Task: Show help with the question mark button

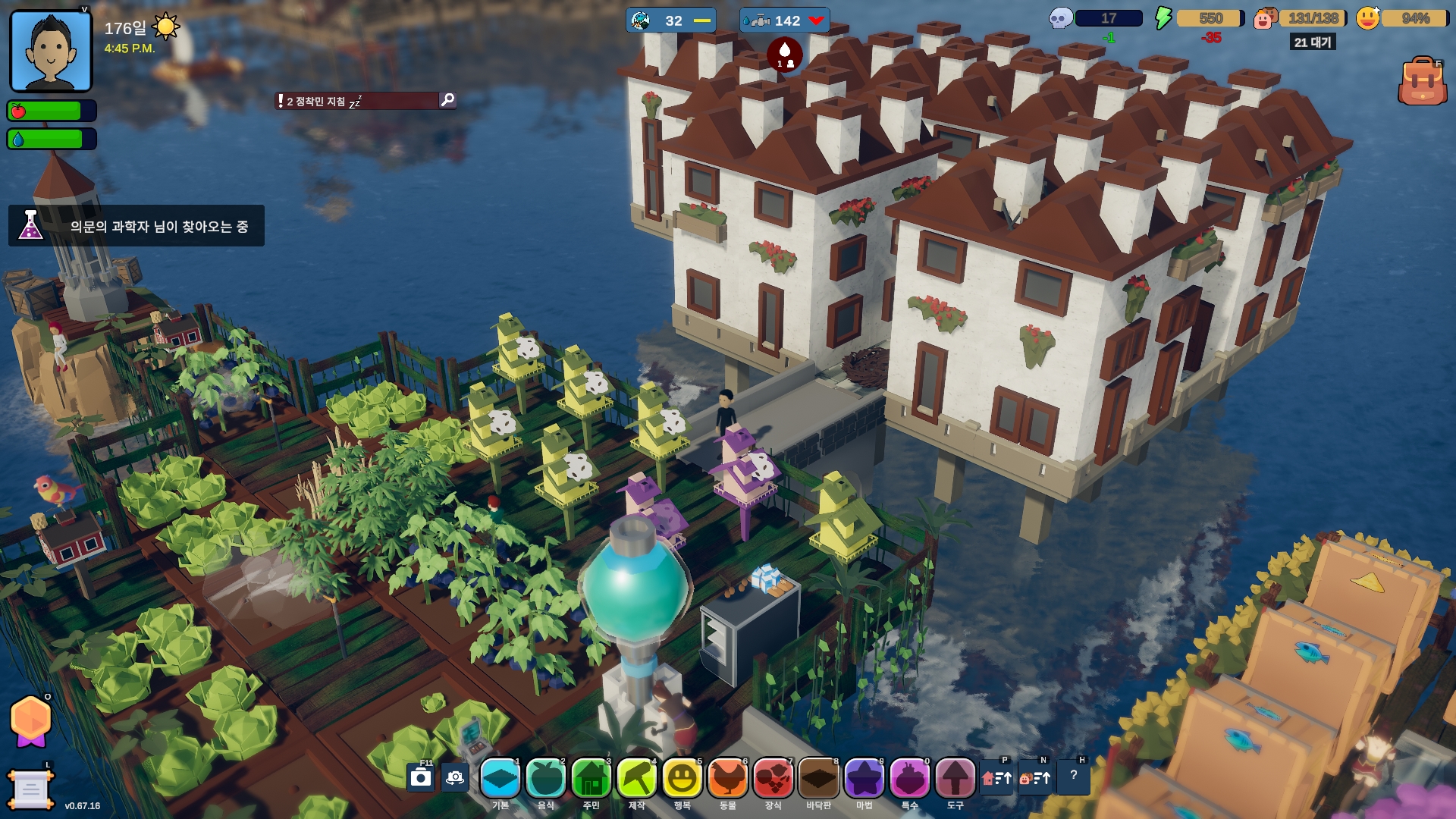Action: pos(1074,777)
